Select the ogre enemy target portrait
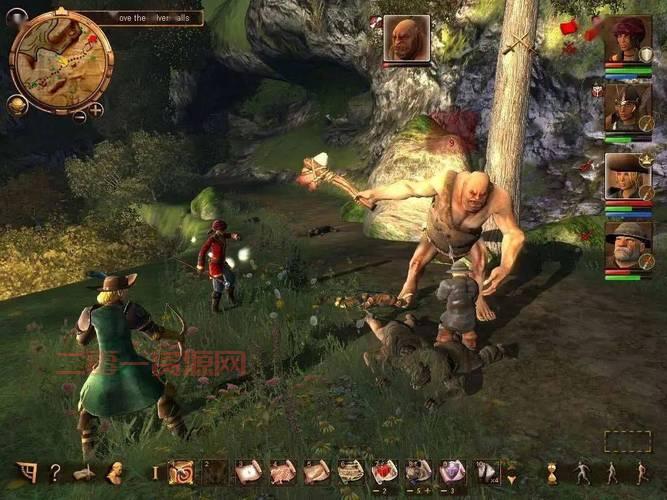This screenshot has height=500, width=667. (406, 39)
